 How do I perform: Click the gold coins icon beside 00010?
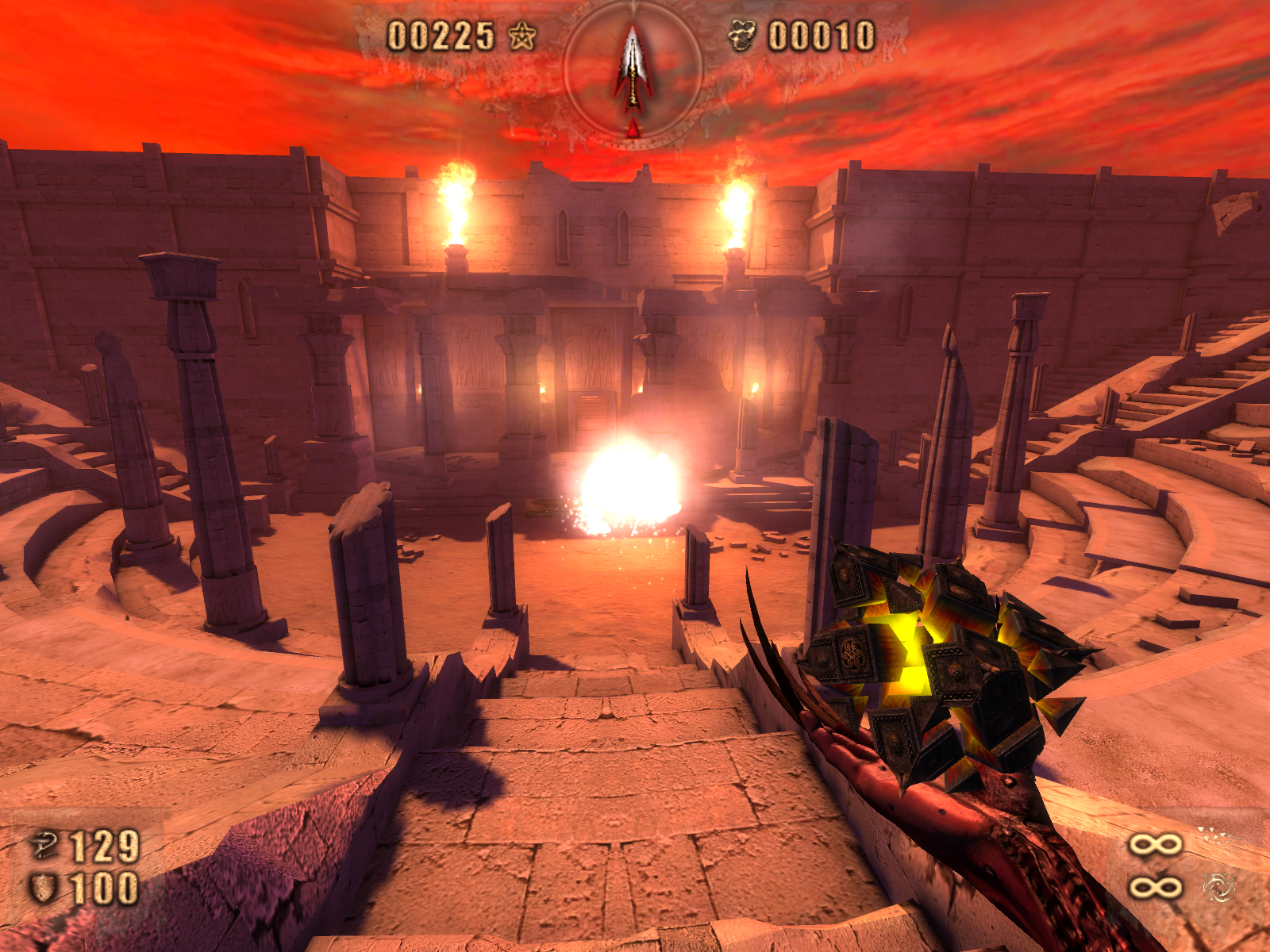[742, 36]
